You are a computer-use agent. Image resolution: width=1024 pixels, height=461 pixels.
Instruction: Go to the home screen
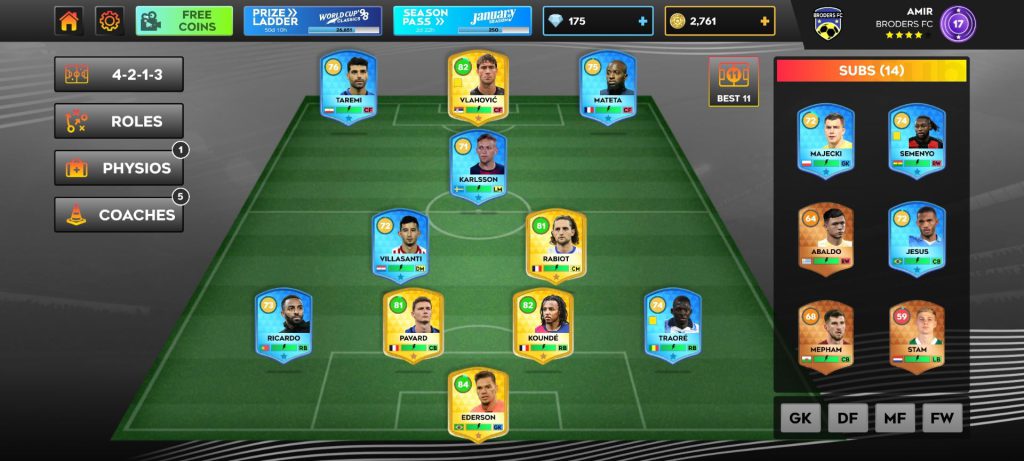[69, 21]
